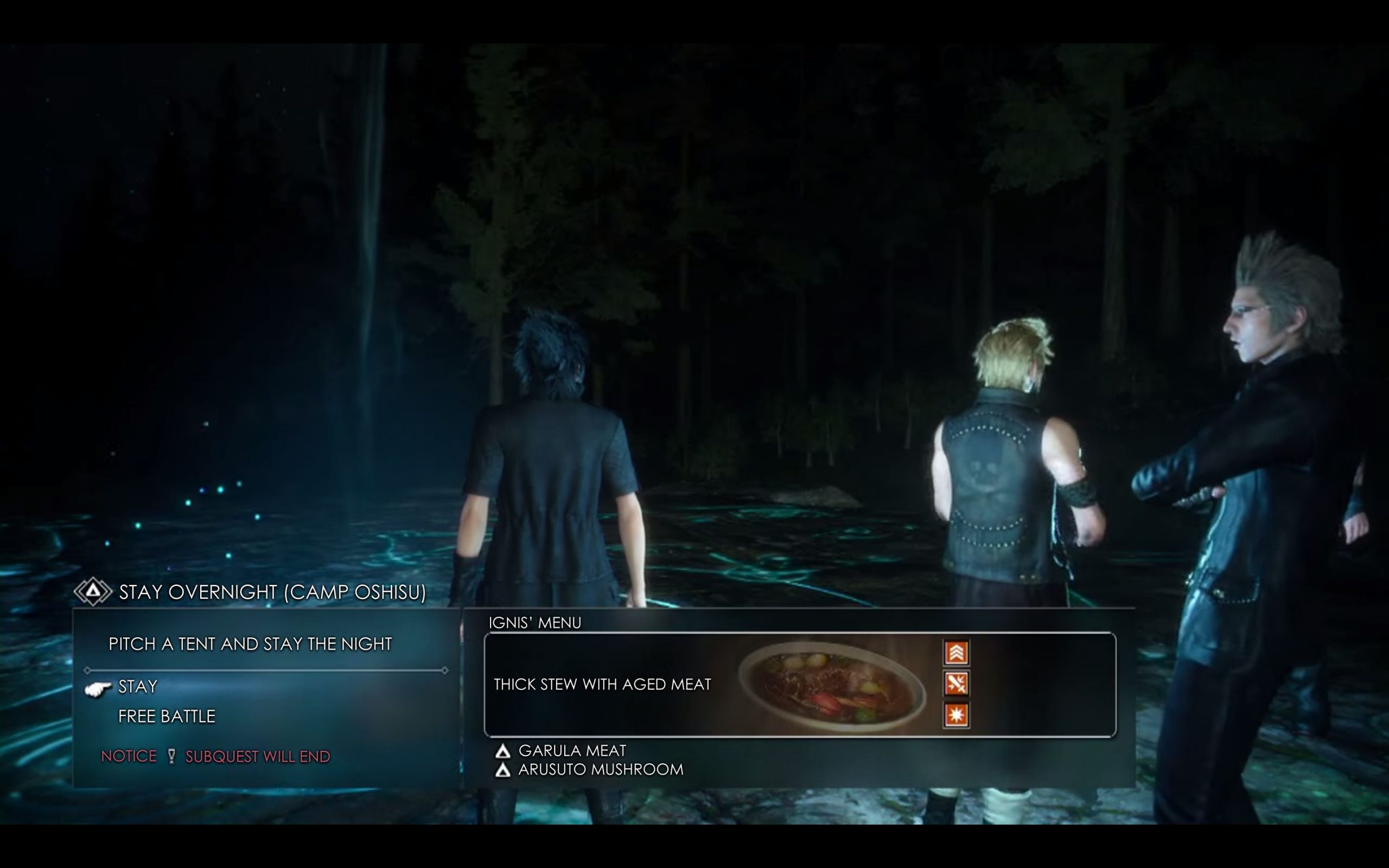Select the Thick Stew with Aged Meat dish
Viewport: 1389px width, 868px height.
pyautogui.click(x=602, y=684)
